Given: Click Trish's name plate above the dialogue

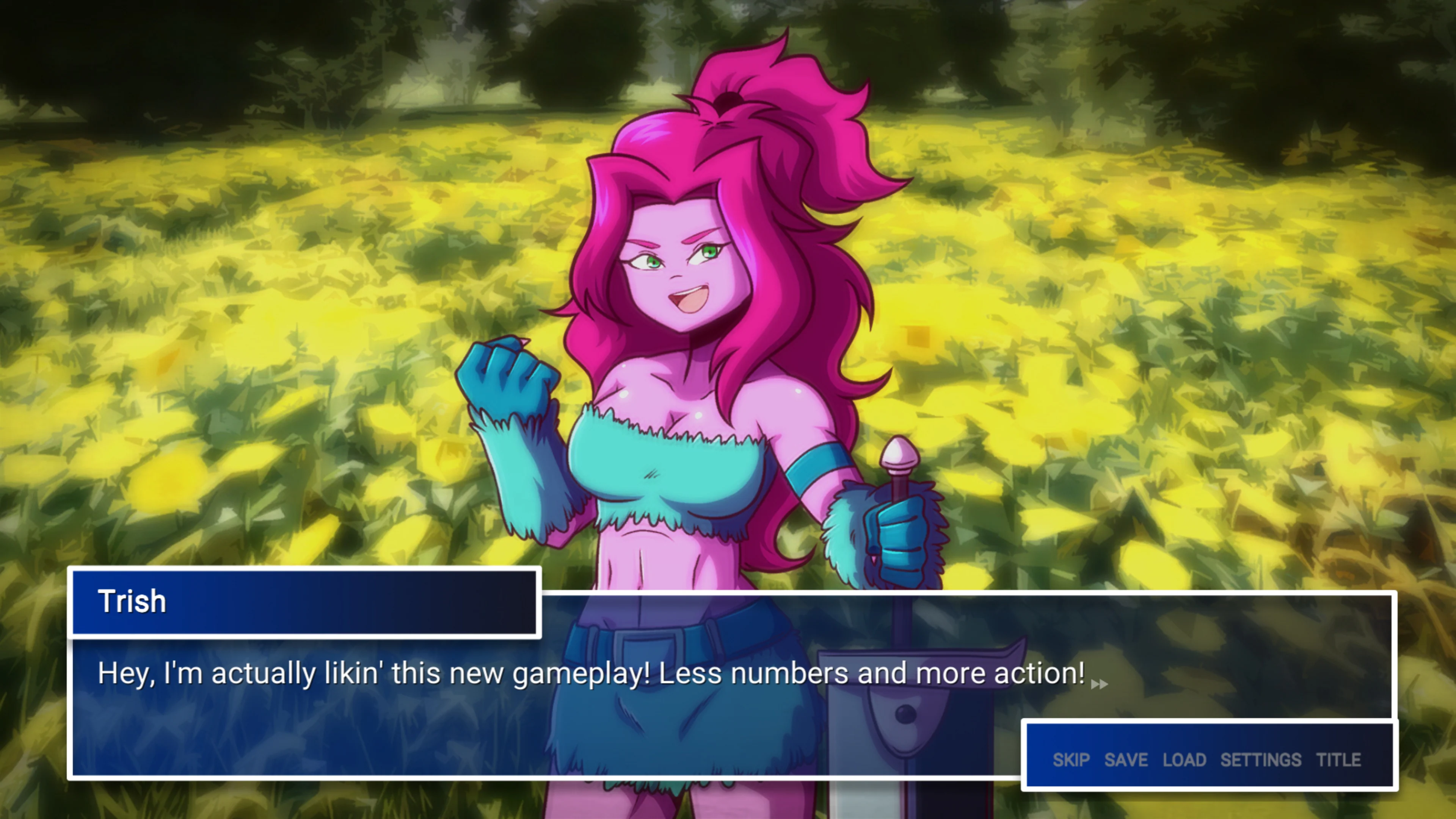Looking at the screenshot, I should click(x=305, y=605).
